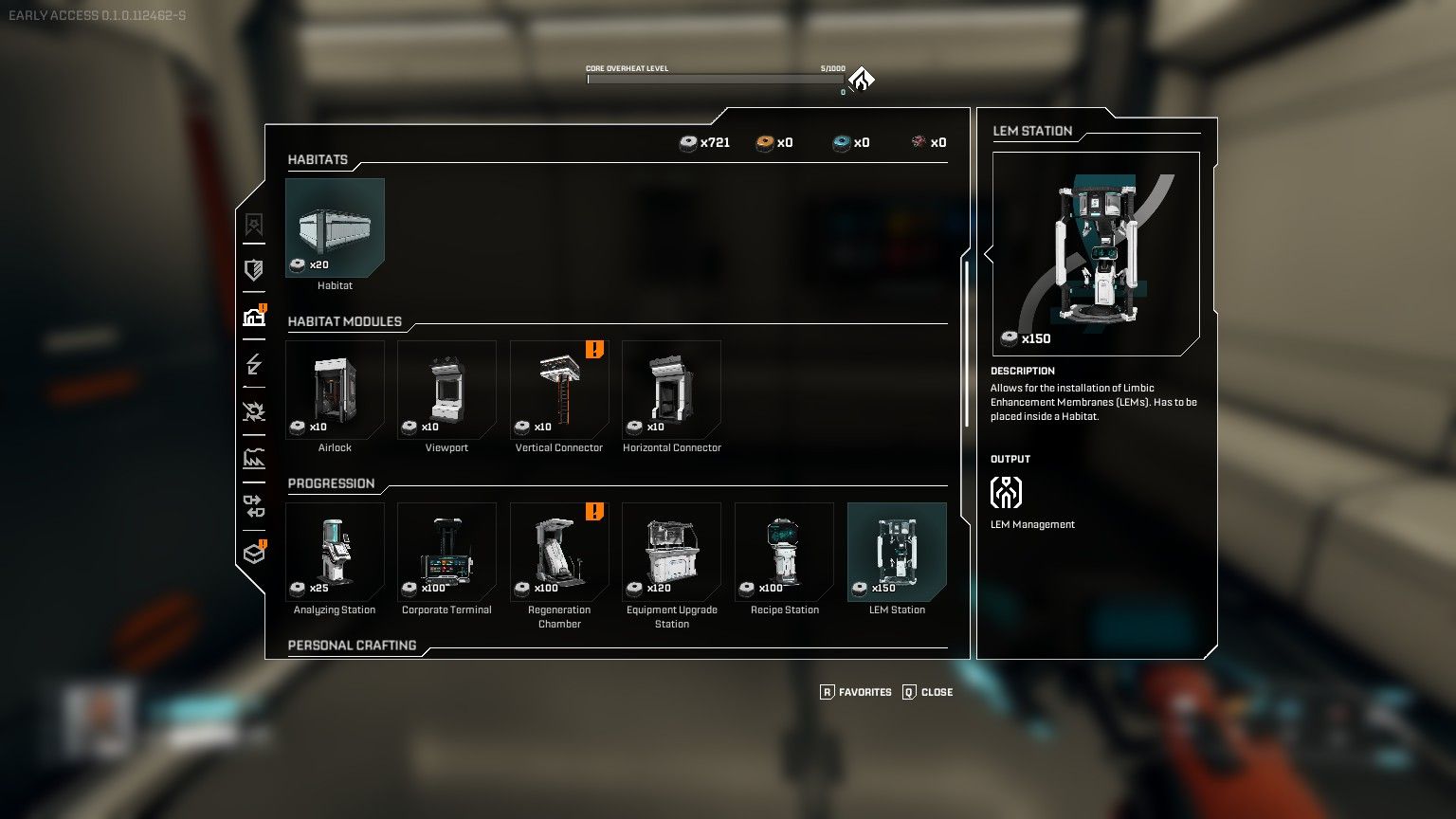The height and width of the screenshot is (819, 1456).
Task: Pick the Recipe Station item
Action: click(x=784, y=552)
